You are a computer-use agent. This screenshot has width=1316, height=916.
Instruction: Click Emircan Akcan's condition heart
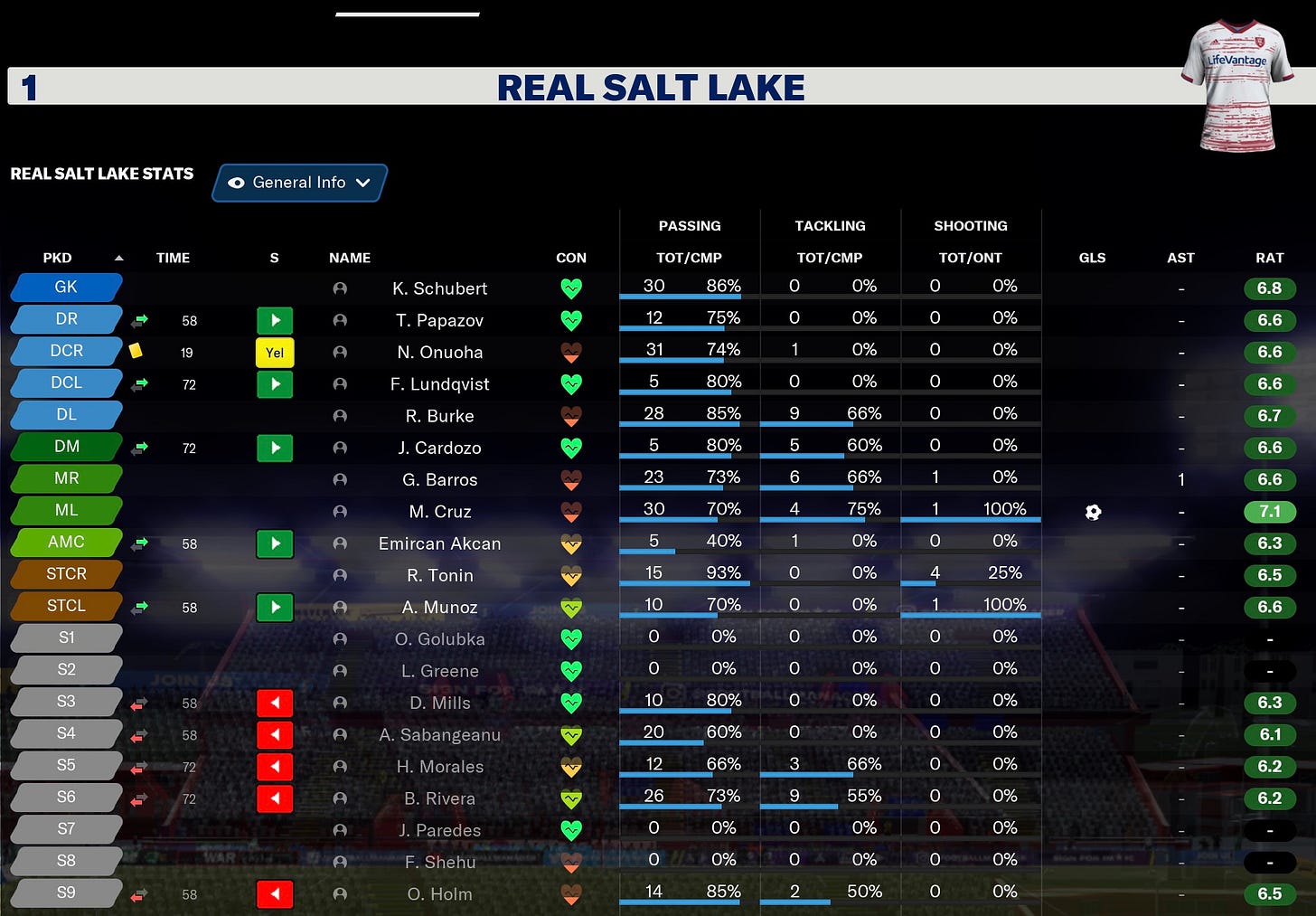pyautogui.click(x=570, y=544)
